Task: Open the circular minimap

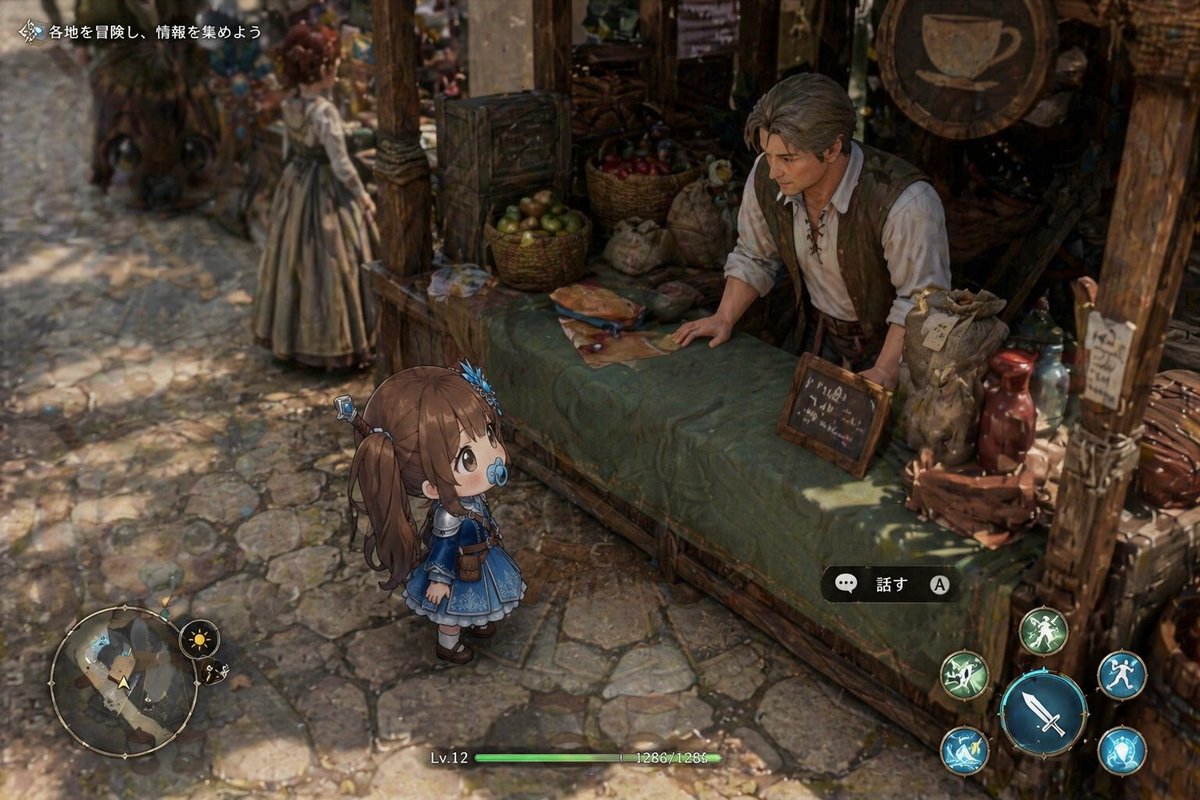Action: pos(123,681)
